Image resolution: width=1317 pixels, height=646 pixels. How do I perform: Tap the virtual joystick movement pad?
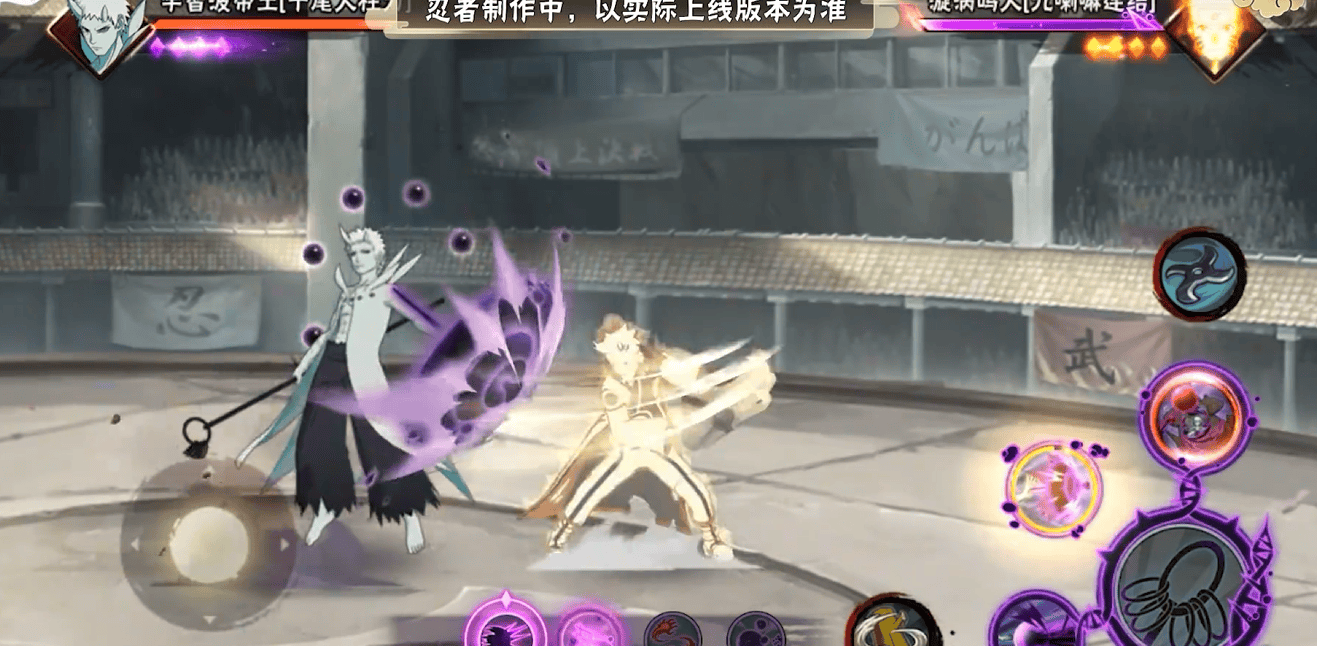209,544
